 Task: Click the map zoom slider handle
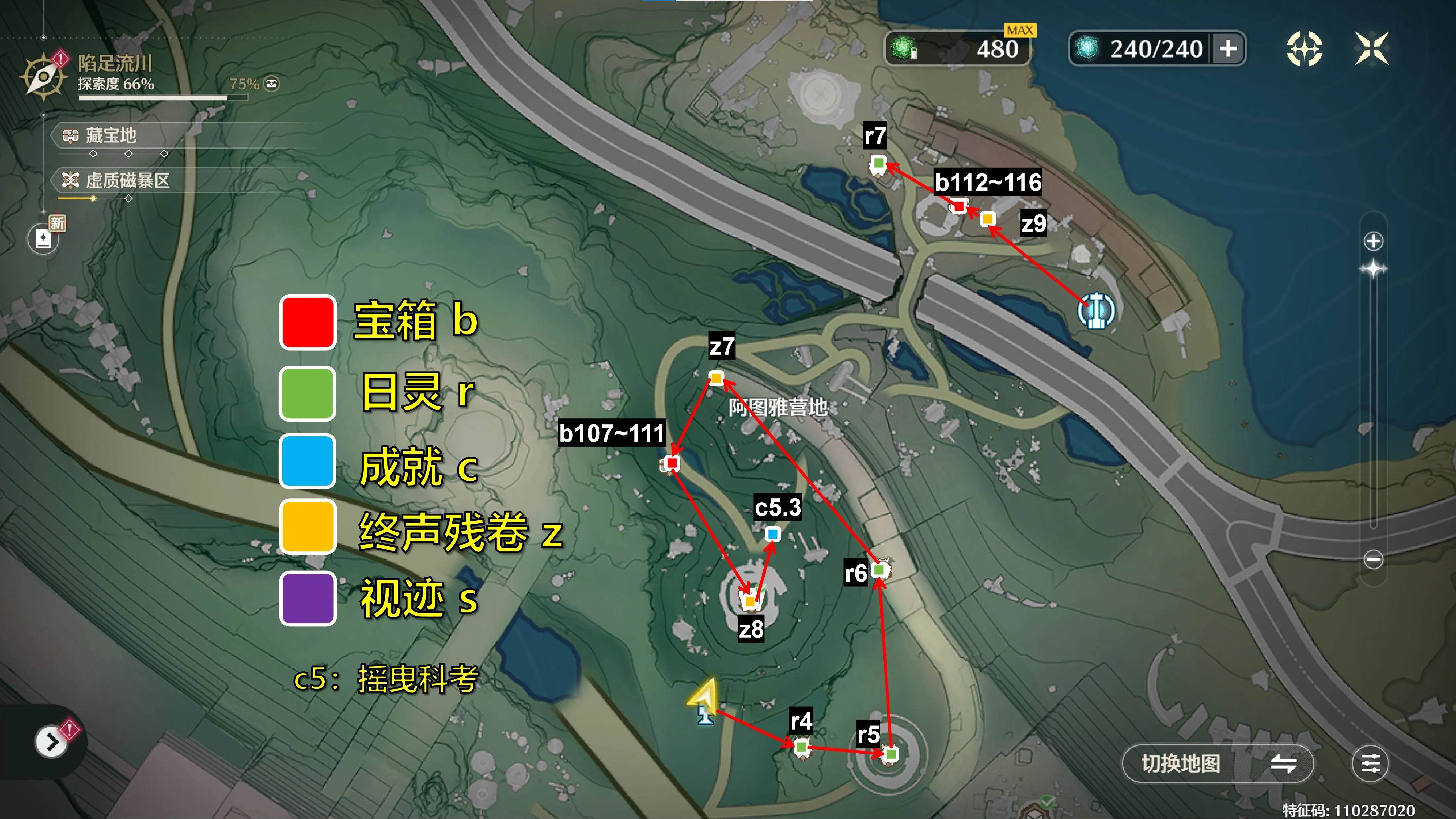pyautogui.click(x=1374, y=268)
